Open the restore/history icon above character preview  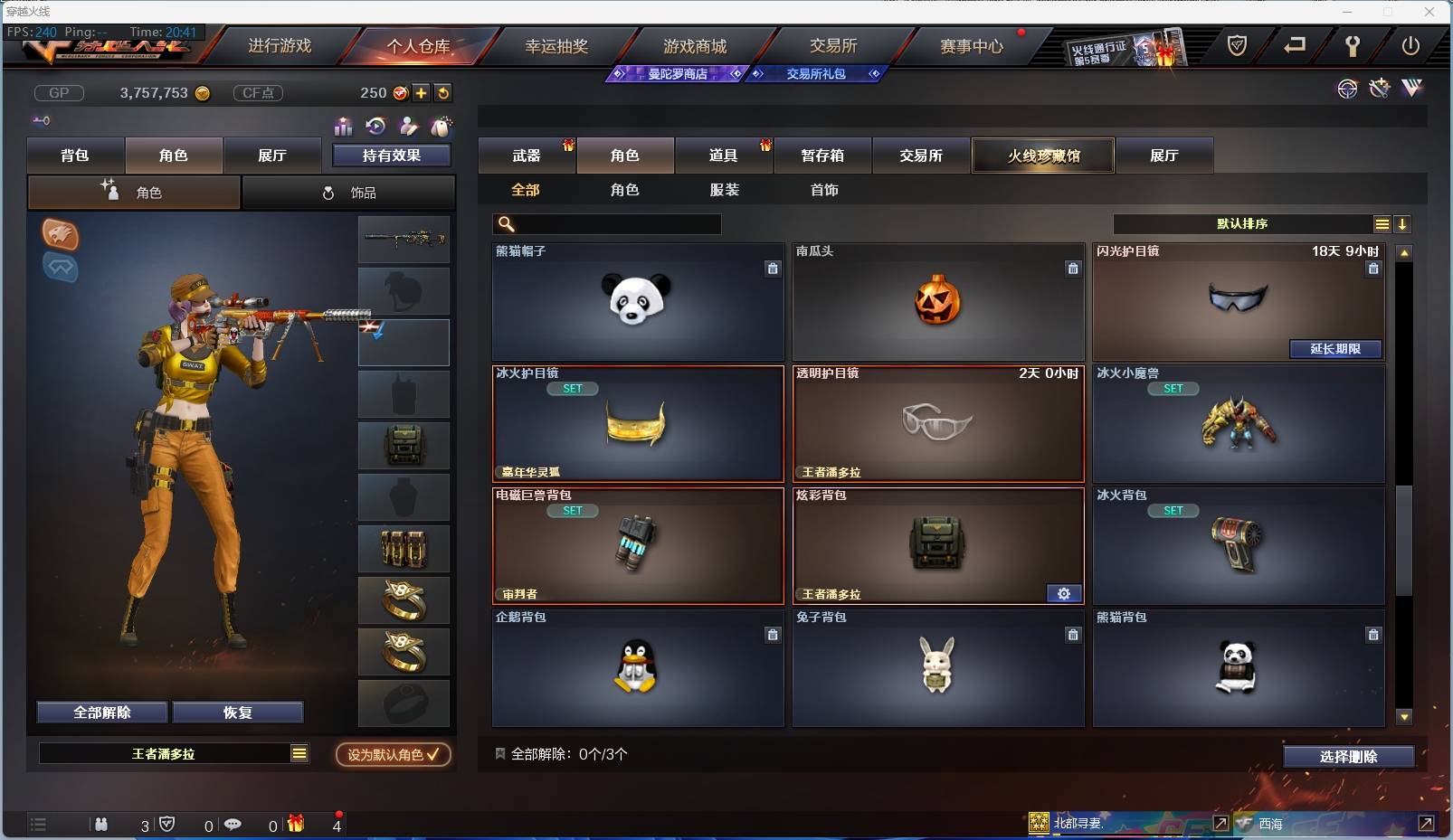click(x=377, y=127)
